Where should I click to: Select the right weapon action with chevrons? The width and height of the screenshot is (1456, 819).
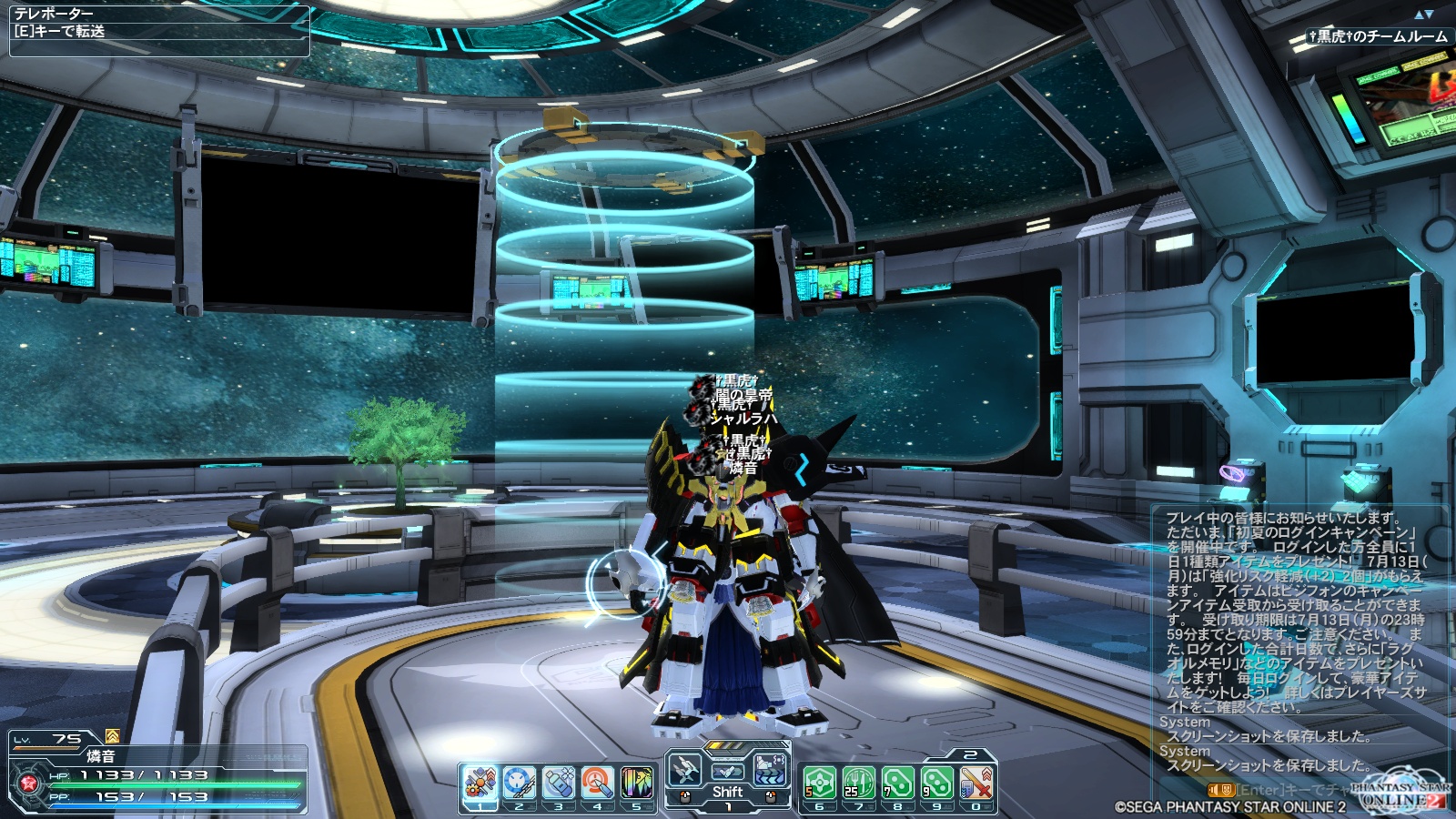click(x=770, y=772)
